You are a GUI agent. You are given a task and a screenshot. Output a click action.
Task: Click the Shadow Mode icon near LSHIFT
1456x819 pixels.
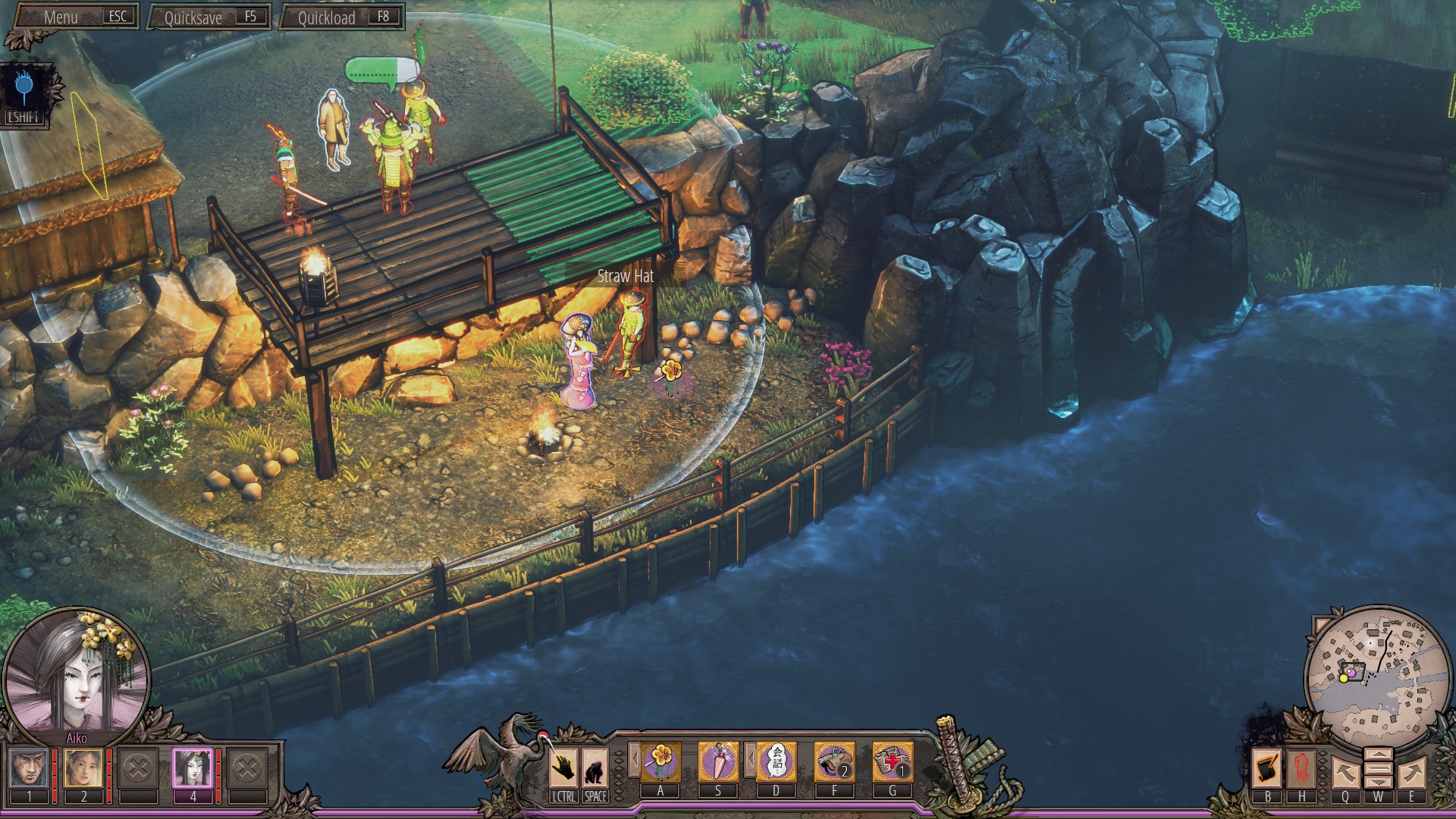point(23,83)
